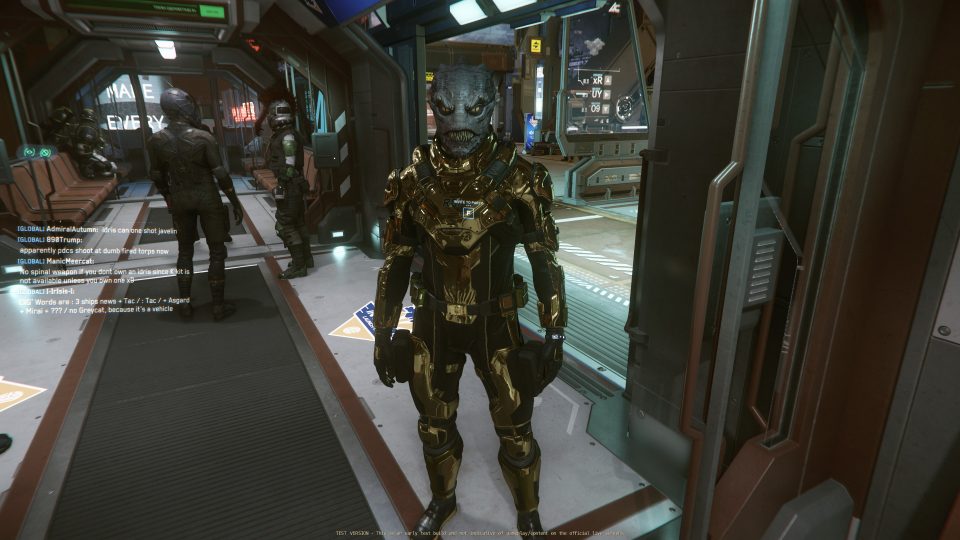This screenshot has width=960, height=540.
Task: Click the crossed-out green circle status icon
Action: click(x=45, y=152)
